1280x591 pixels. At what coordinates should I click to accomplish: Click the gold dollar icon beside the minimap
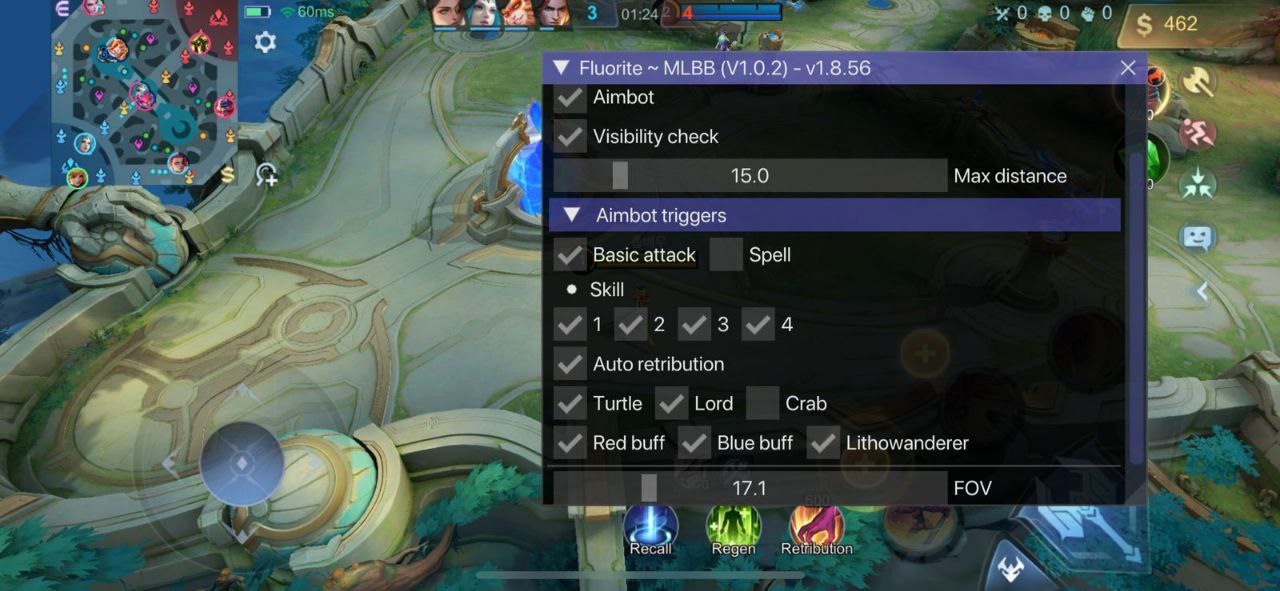point(228,175)
